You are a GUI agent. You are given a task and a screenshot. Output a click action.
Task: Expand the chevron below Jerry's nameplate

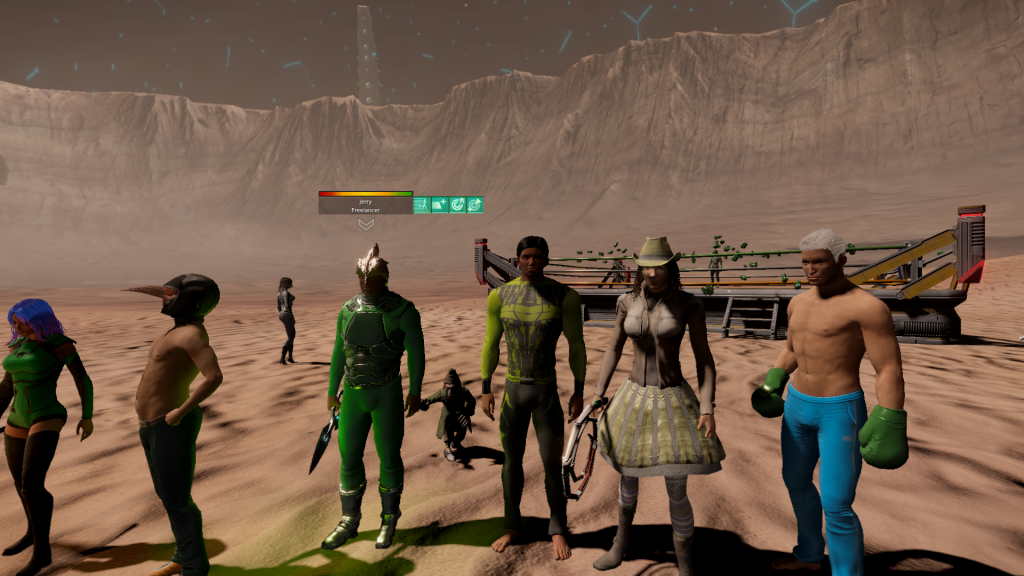pos(366,225)
